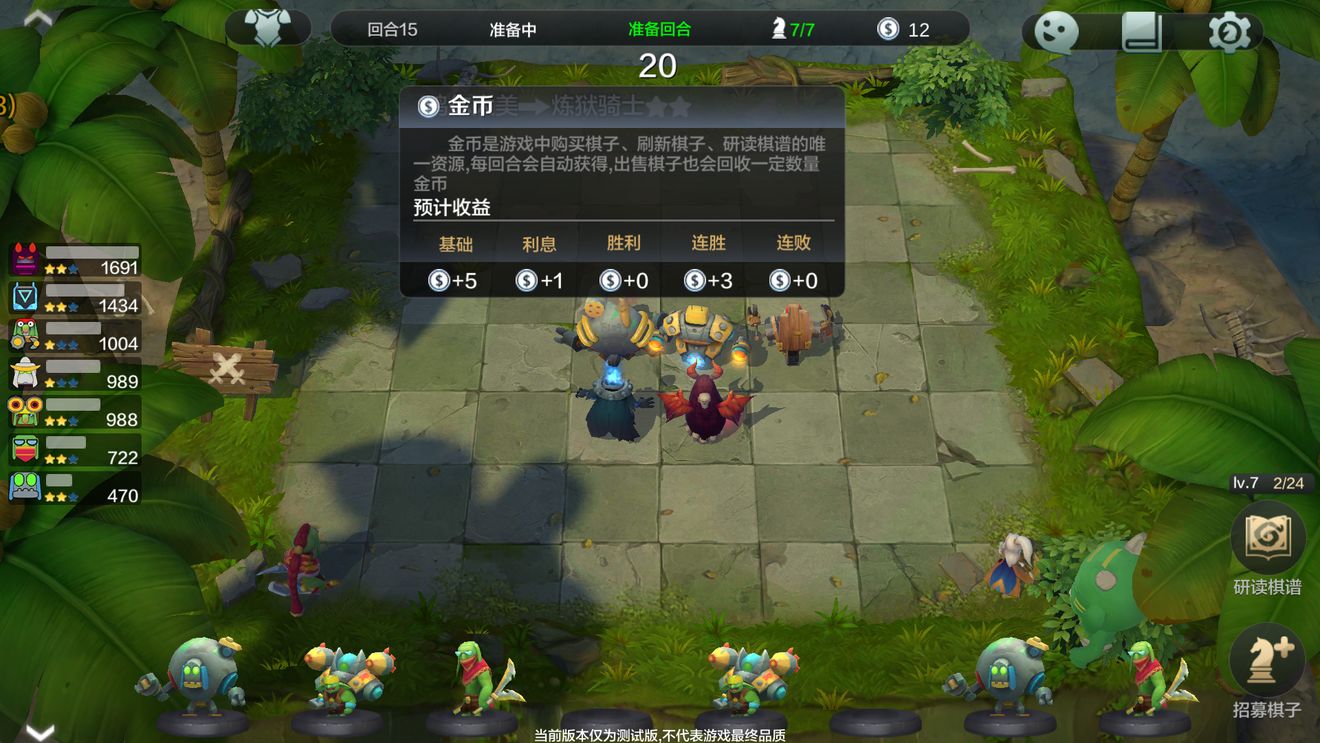Click the gold coin balance icon
1320x743 pixels.
890,29
